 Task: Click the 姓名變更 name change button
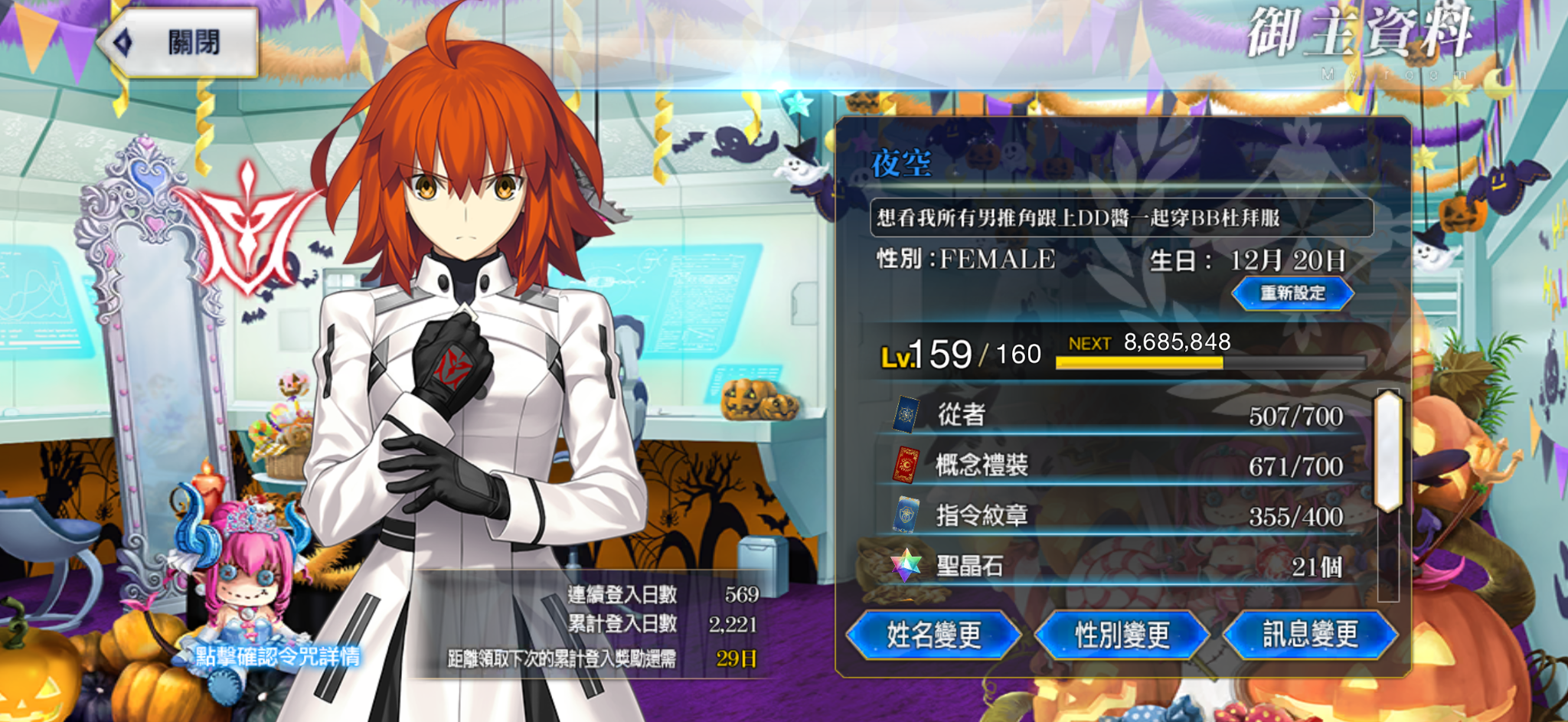(x=933, y=635)
